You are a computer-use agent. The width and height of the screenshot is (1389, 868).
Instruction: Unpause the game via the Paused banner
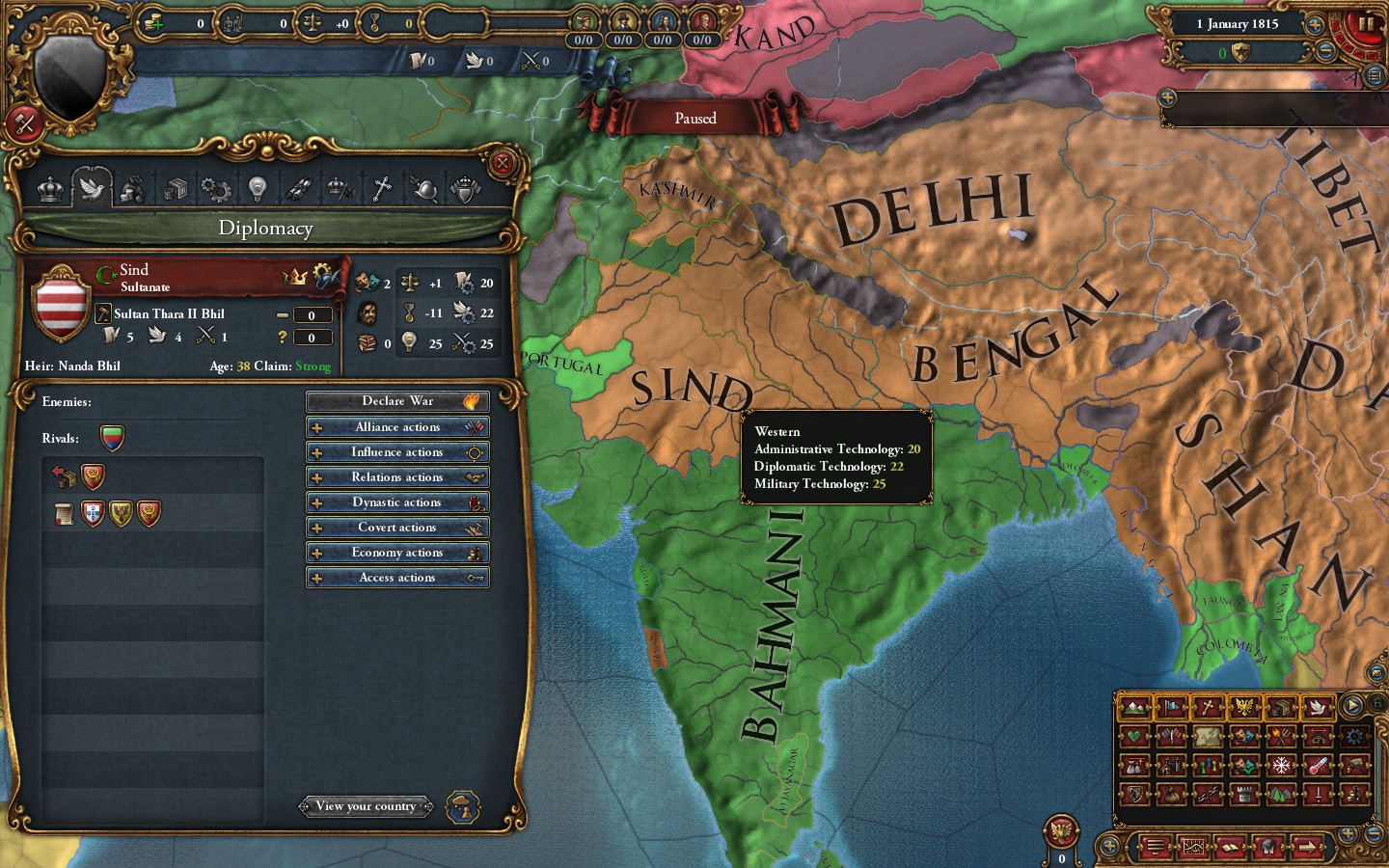click(694, 118)
